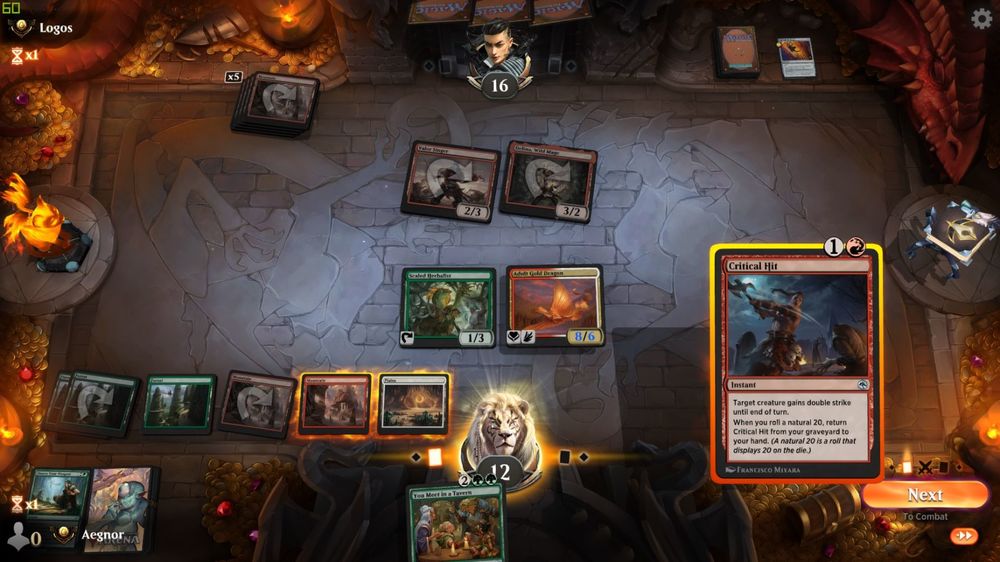Viewport: 1000px width, 562px height.
Task: Select the Adult Gold Dragon creature
Action: (x=554, y=308)
